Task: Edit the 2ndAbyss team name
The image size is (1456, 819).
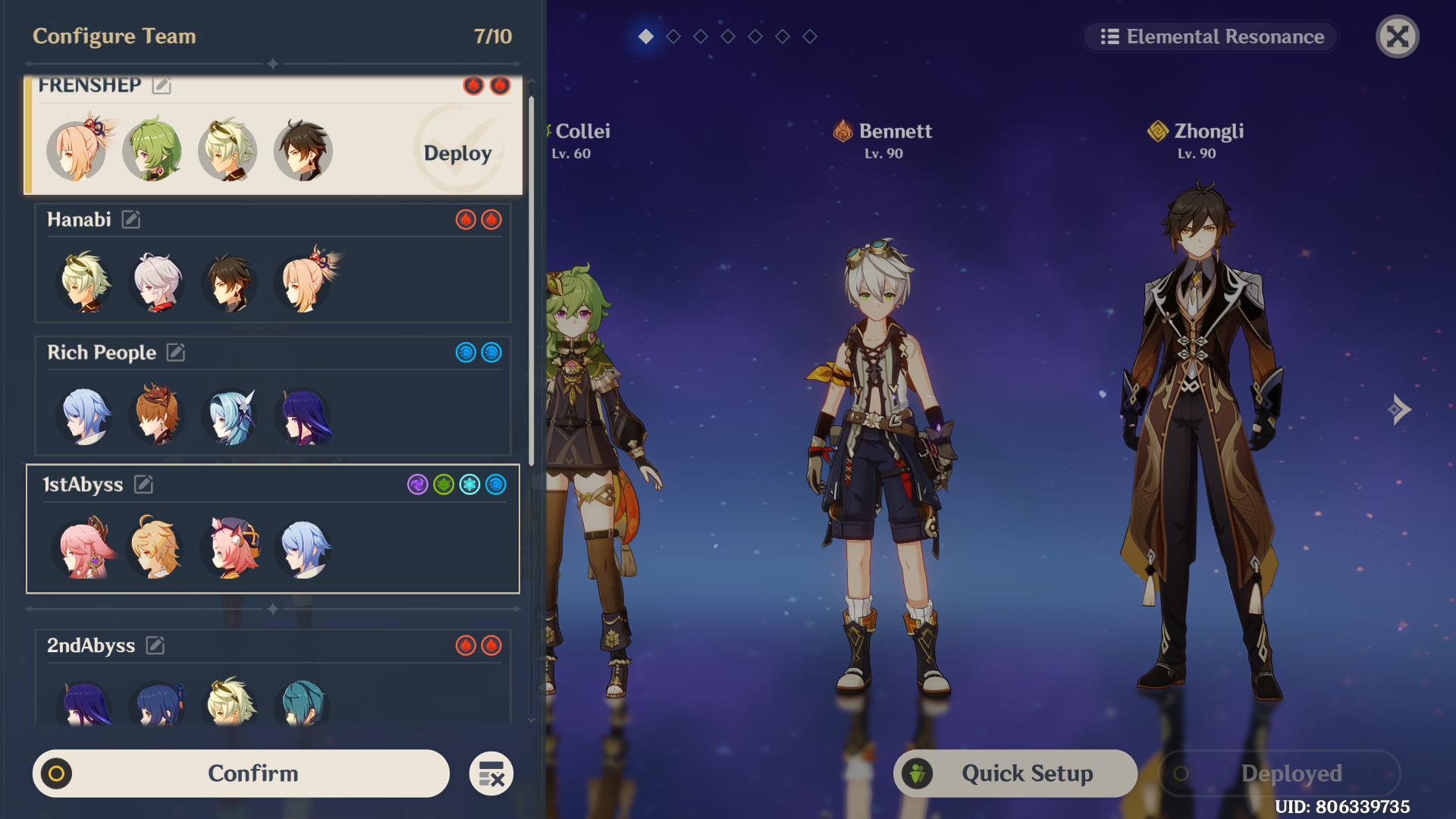Action: (x=155, y=645)
